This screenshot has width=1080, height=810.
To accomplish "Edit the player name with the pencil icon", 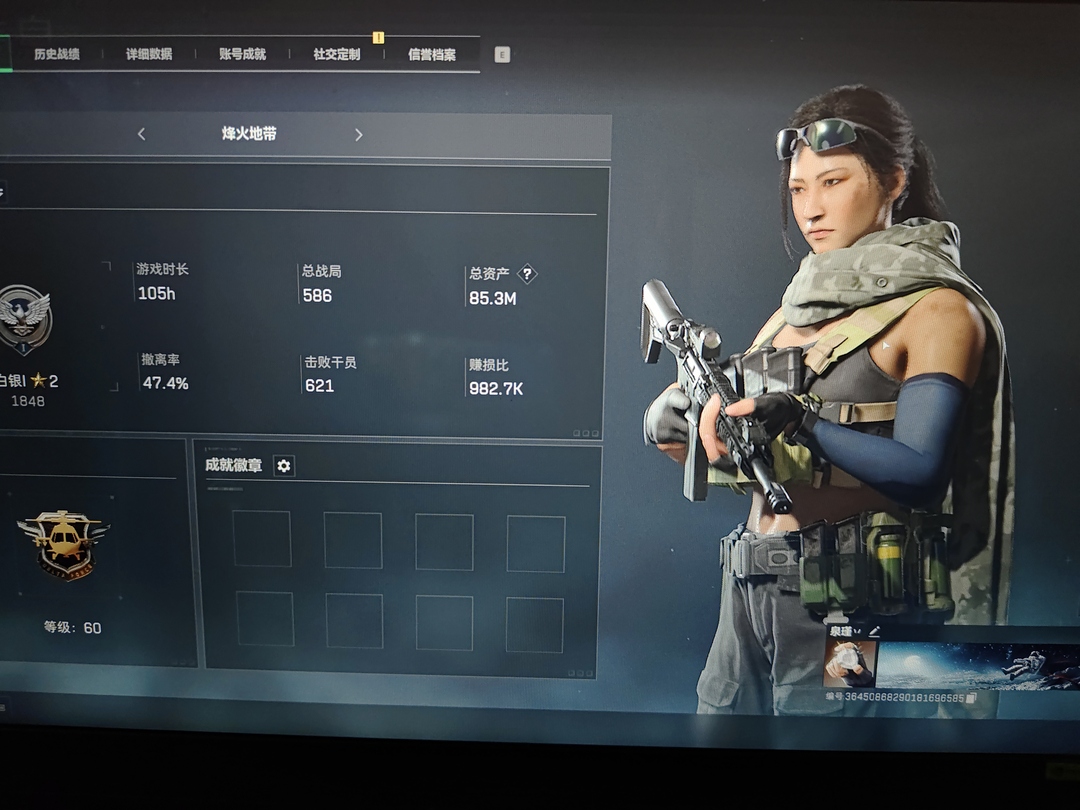I will tap(875, 631).
